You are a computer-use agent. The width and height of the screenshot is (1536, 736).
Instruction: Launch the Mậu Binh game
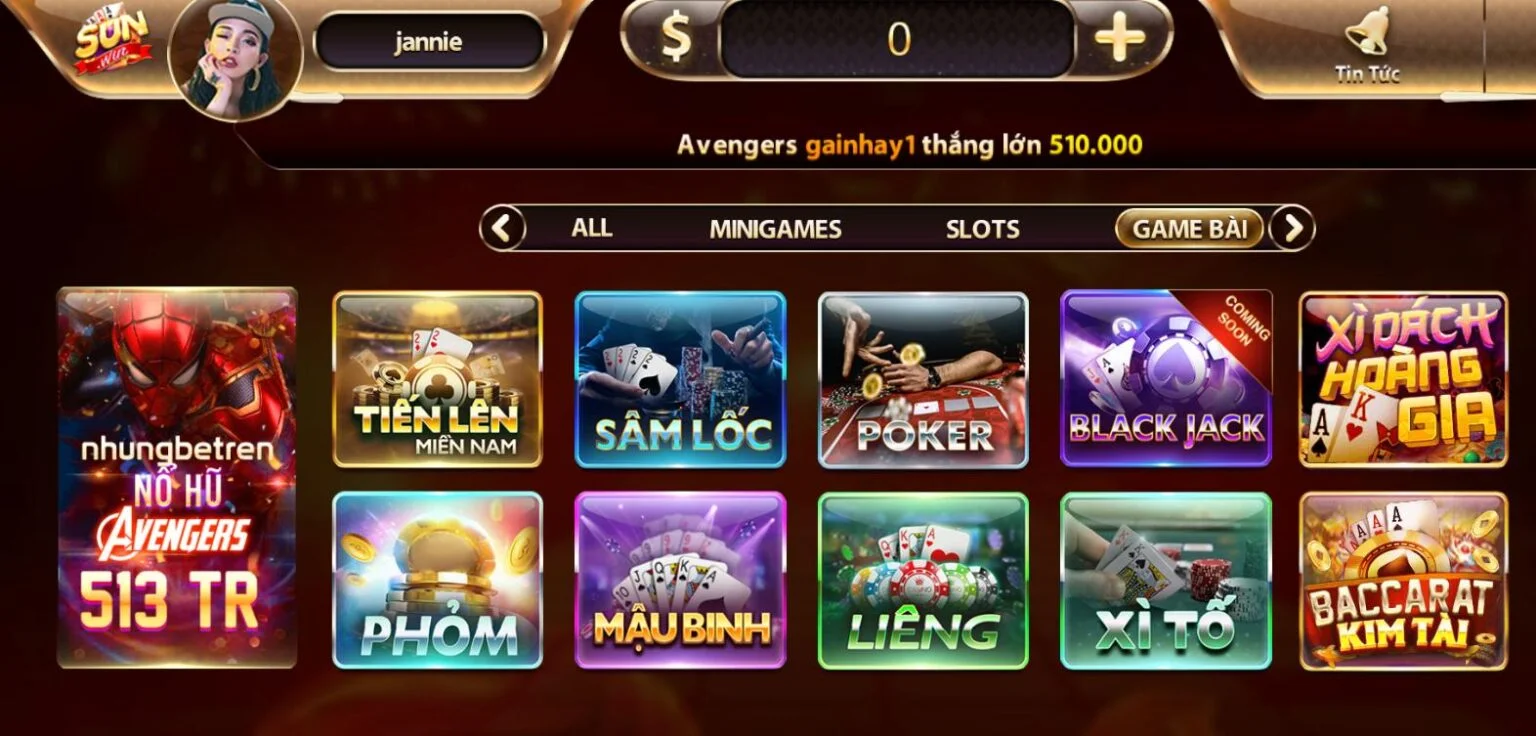point(680,580)
